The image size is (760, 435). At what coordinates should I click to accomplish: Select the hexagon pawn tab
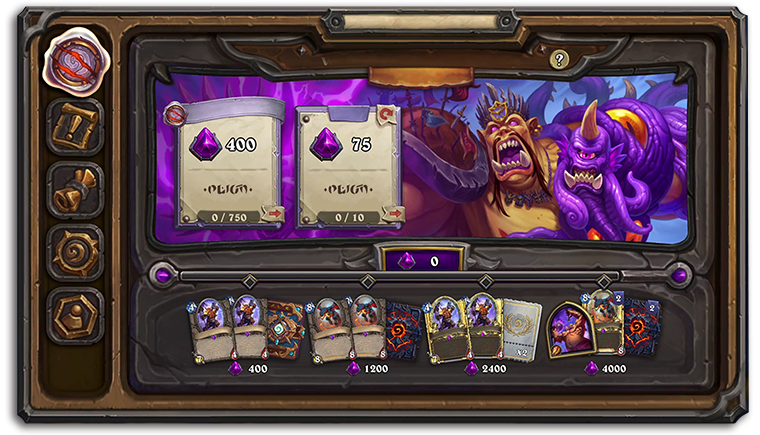[x=75, y=314]
